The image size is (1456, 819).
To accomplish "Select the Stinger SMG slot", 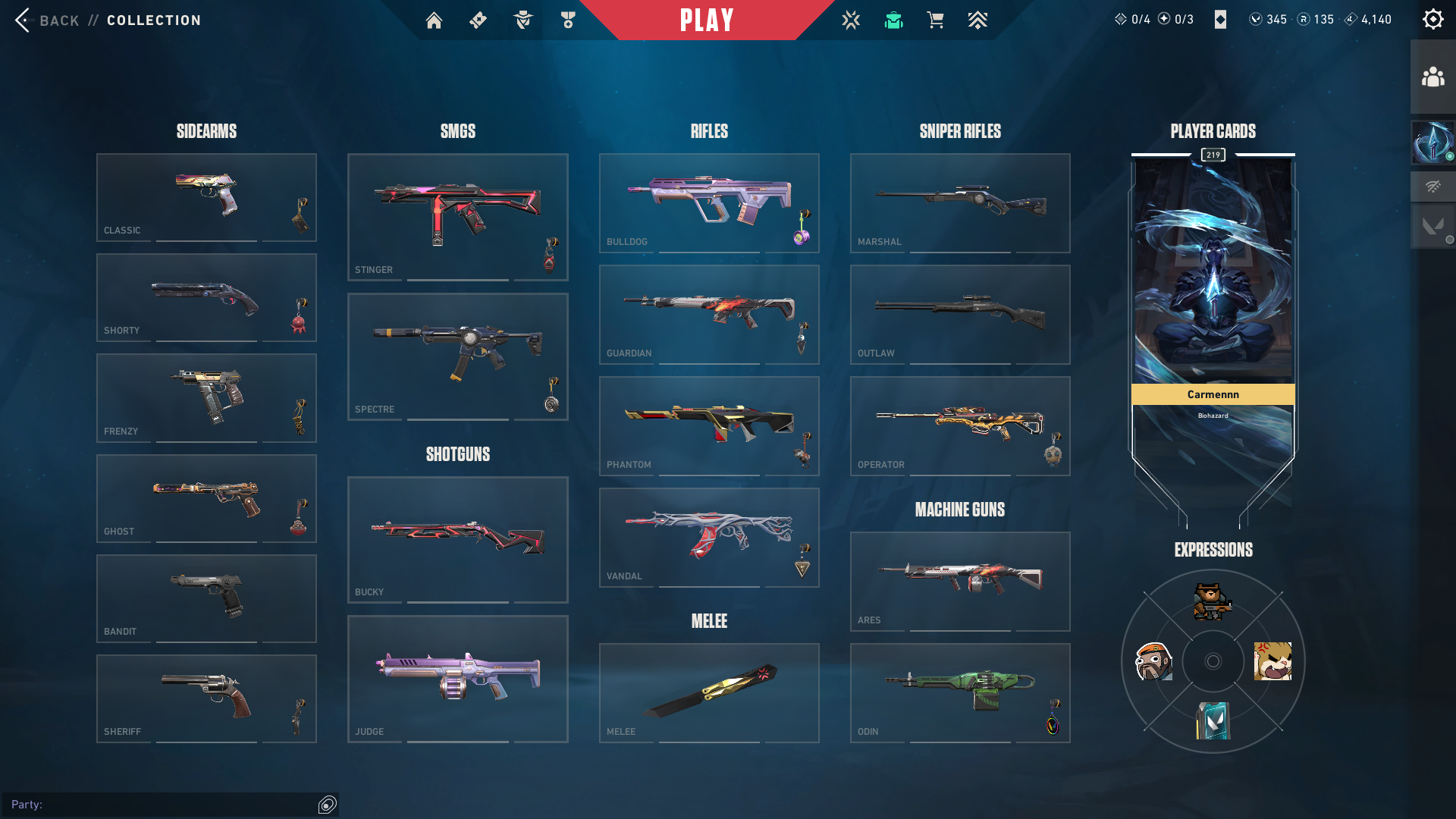I will point(457,217).
